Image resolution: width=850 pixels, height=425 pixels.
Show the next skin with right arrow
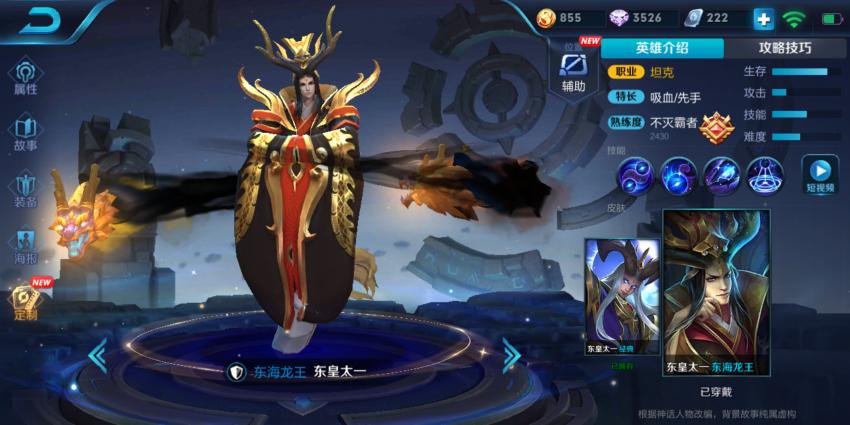(511, 353)
